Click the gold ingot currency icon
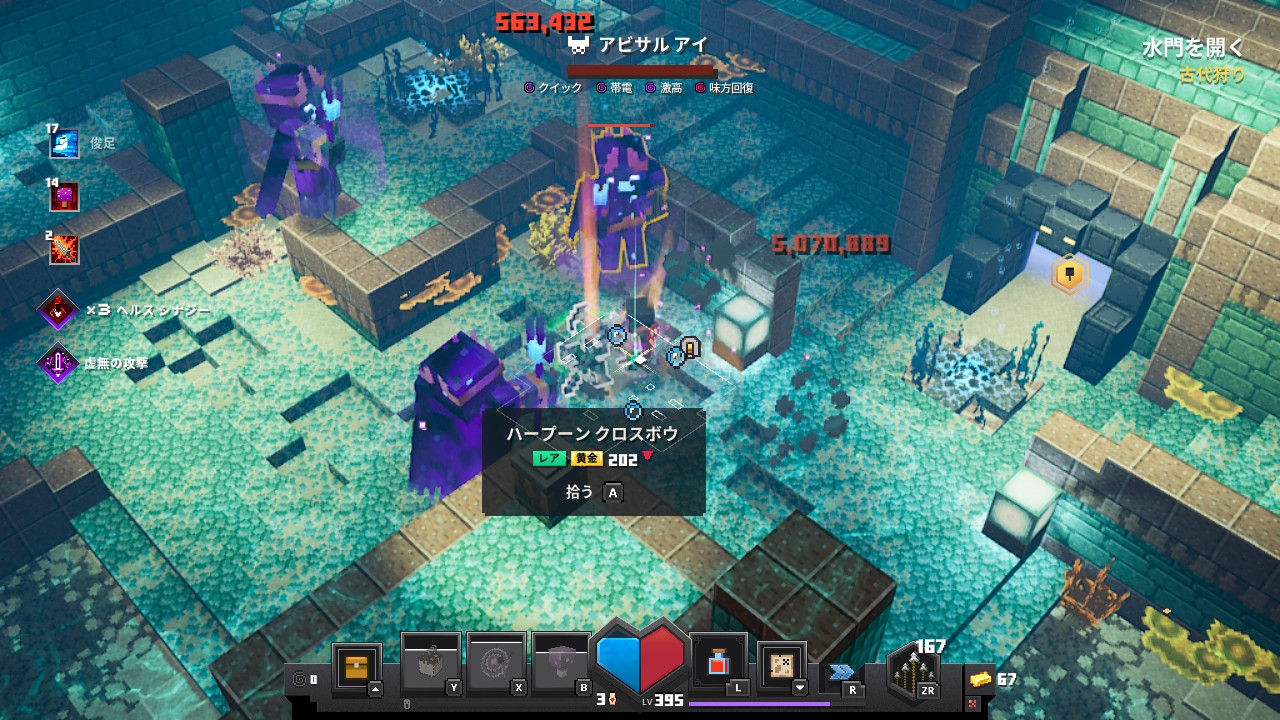The height and width of the screenshot is (720, 1280). coord(981,680)
